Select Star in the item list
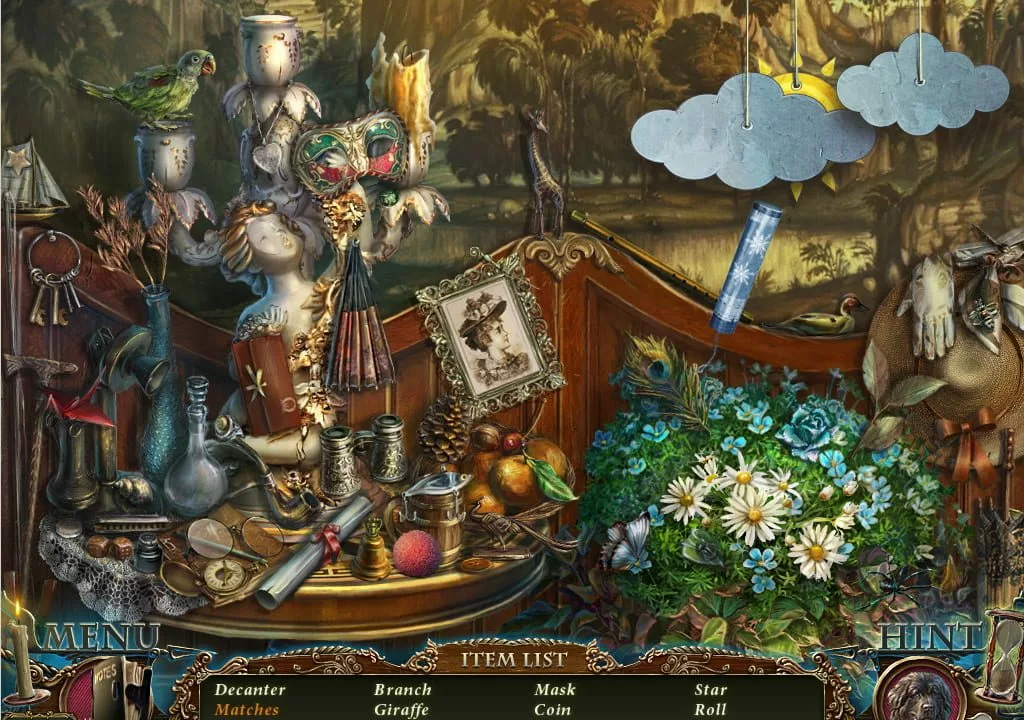 711,689
